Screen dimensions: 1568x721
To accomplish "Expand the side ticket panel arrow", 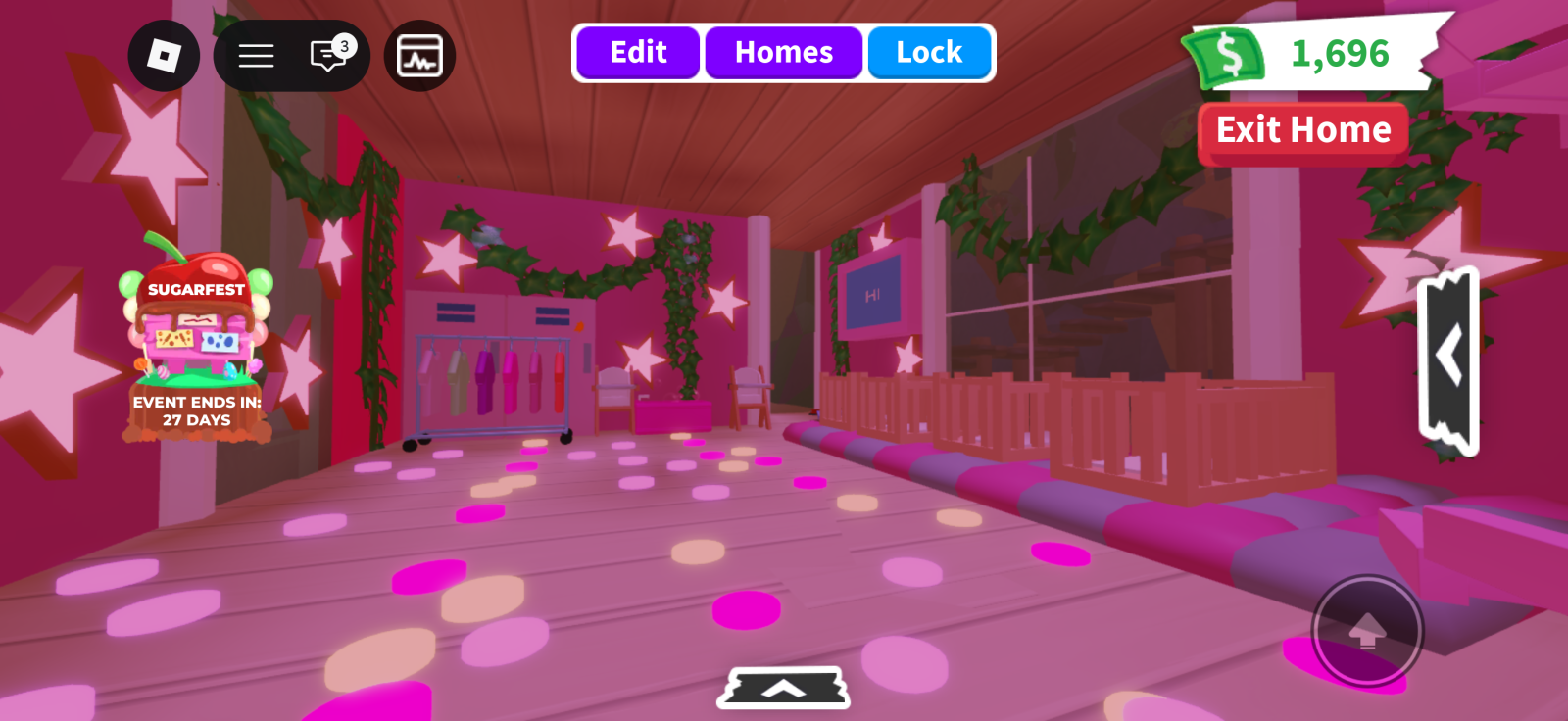I will tap(1448, 359).
